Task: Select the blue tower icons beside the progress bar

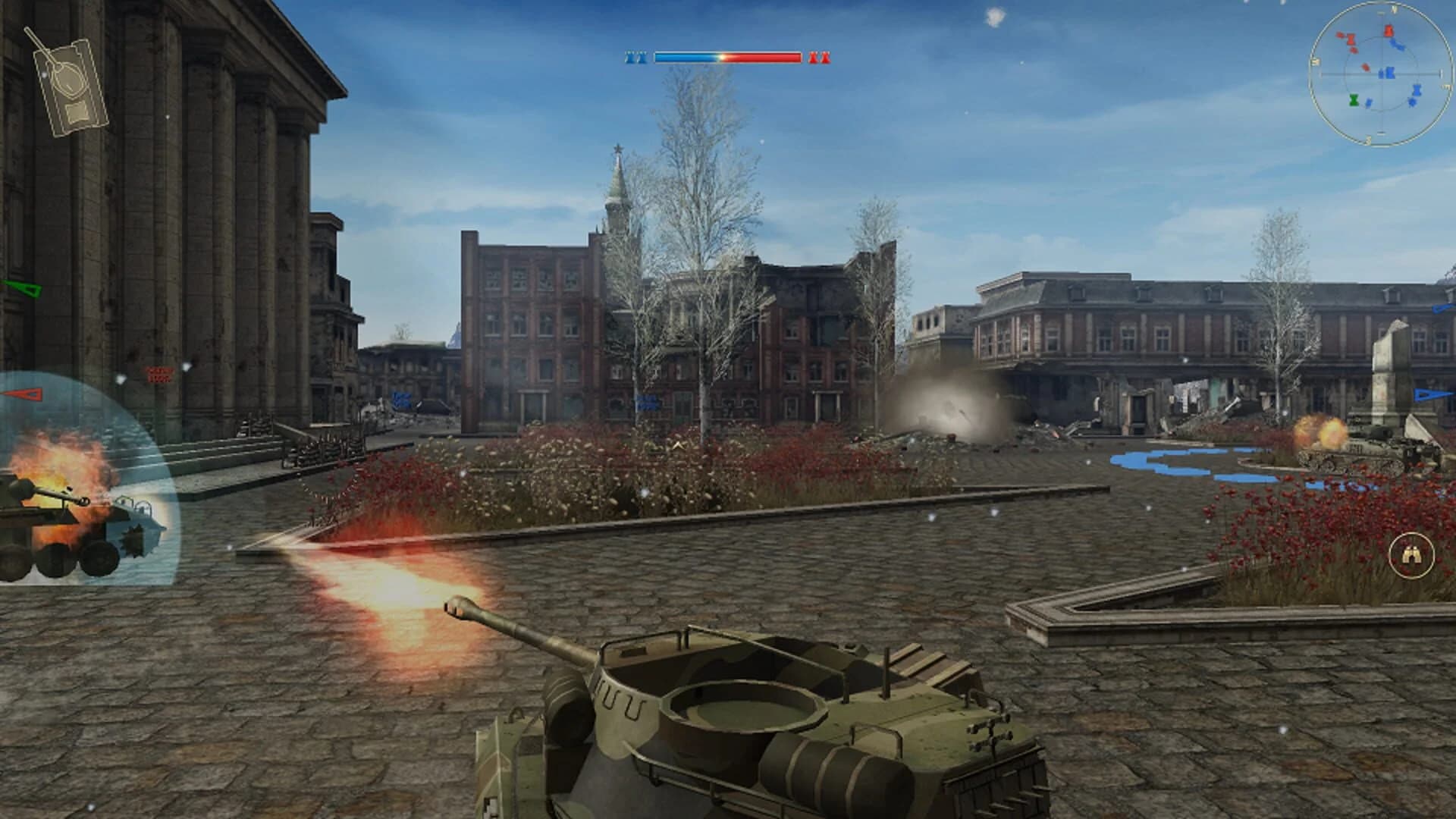Action: (637, 55)
